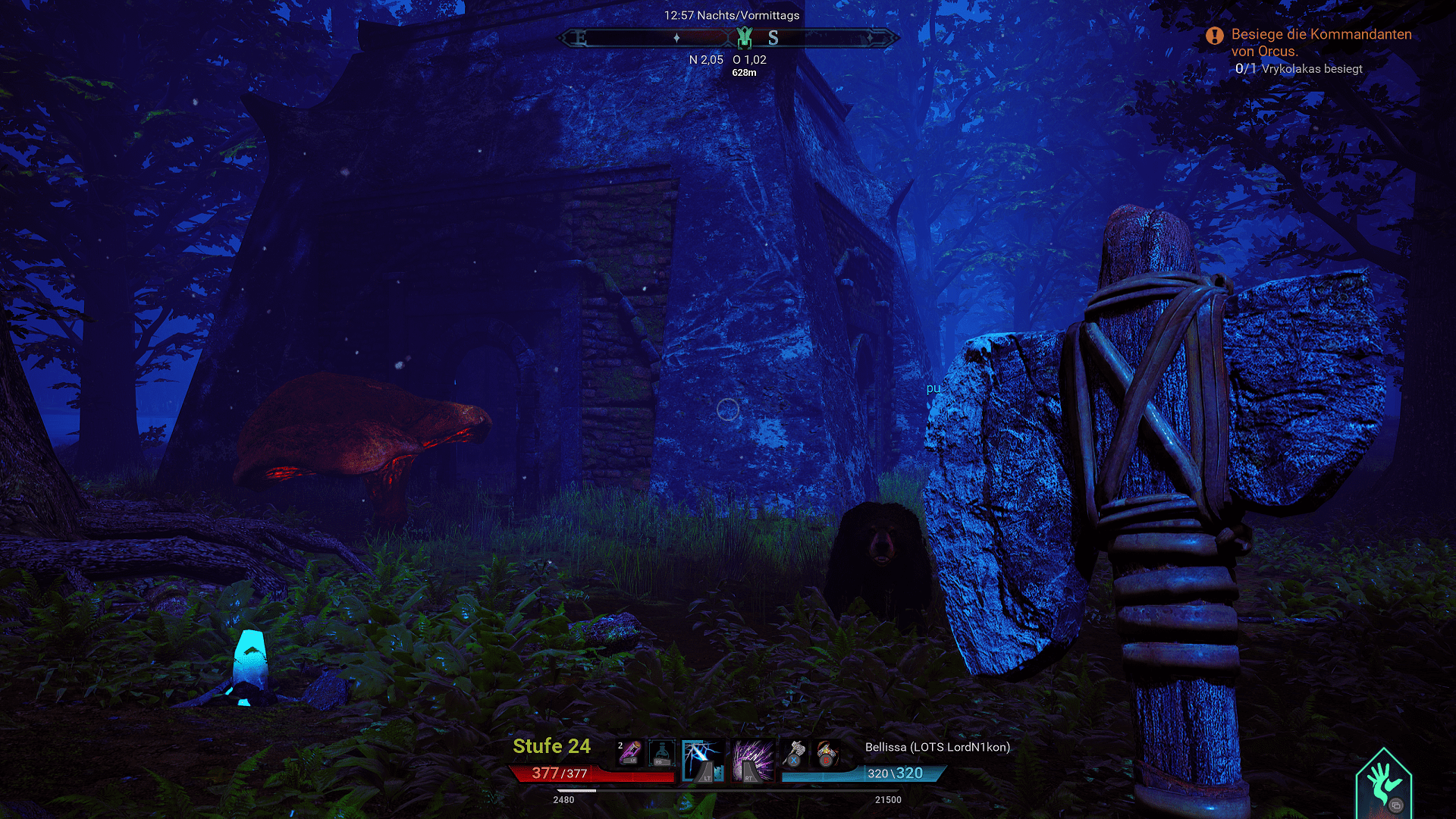Cast the purple spike burst spell
This screenshot has width=1456, height=819.
[x=752, y=761]
